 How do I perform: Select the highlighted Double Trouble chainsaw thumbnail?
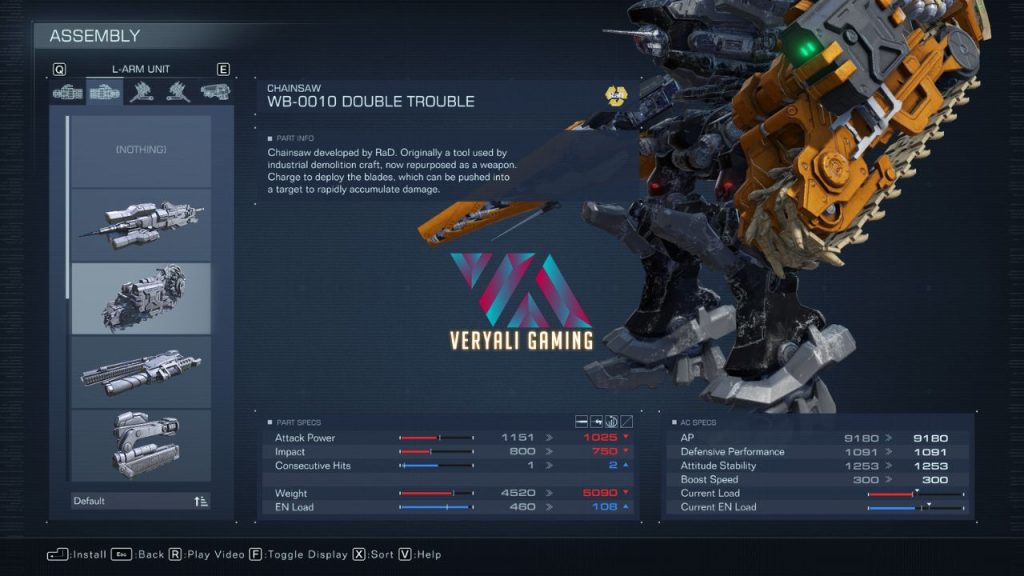point(141,298)
